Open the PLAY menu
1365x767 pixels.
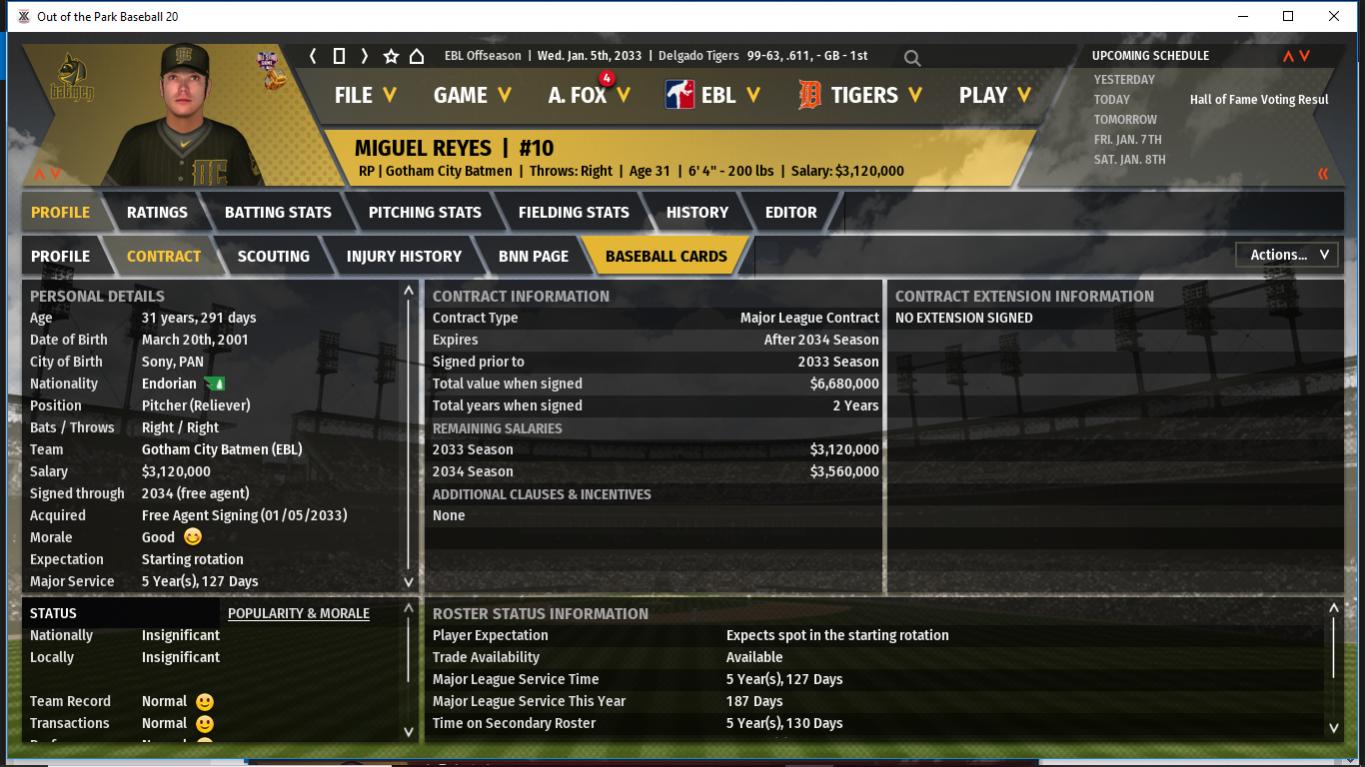[994, 95]
